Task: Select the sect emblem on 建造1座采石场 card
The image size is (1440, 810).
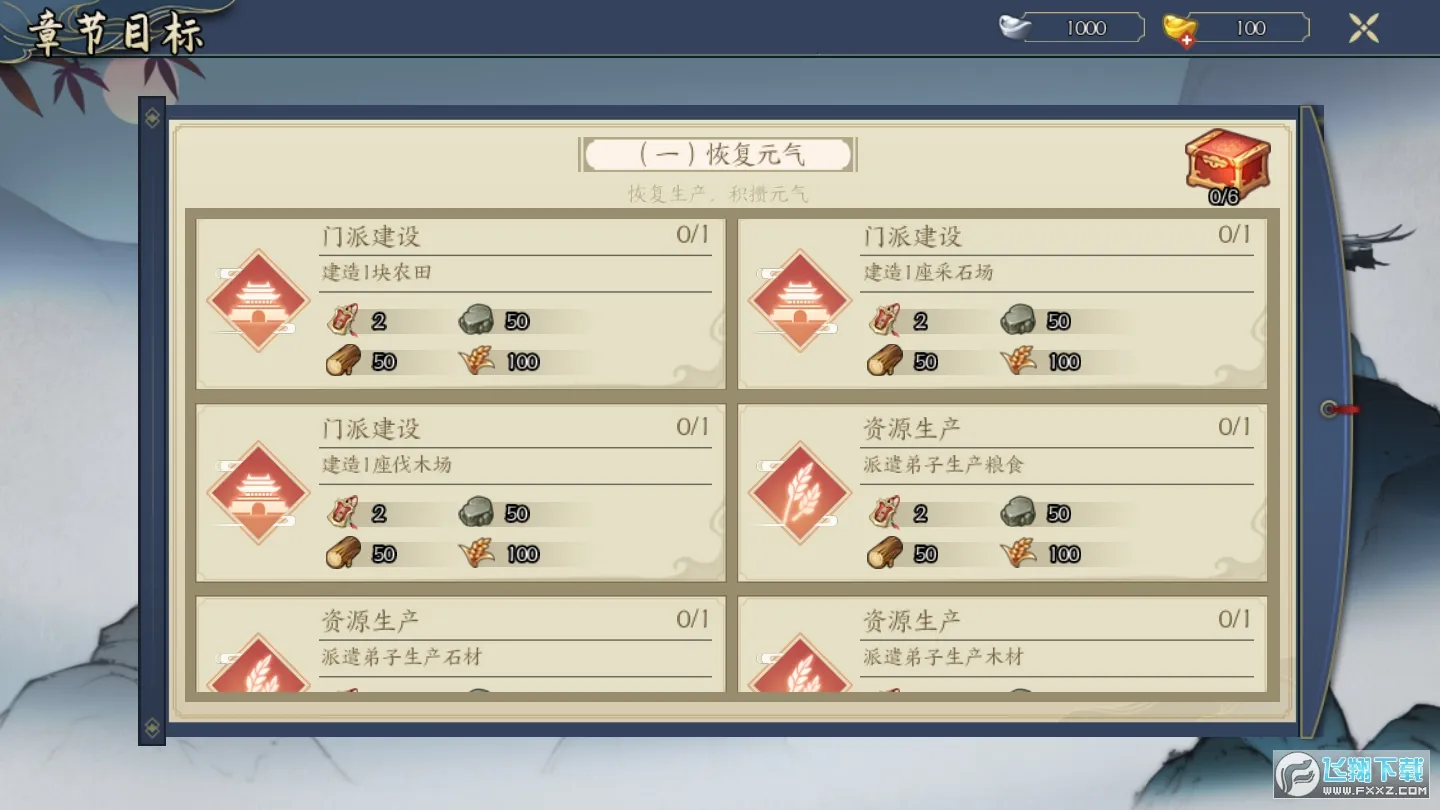Action: coord(800,301)
